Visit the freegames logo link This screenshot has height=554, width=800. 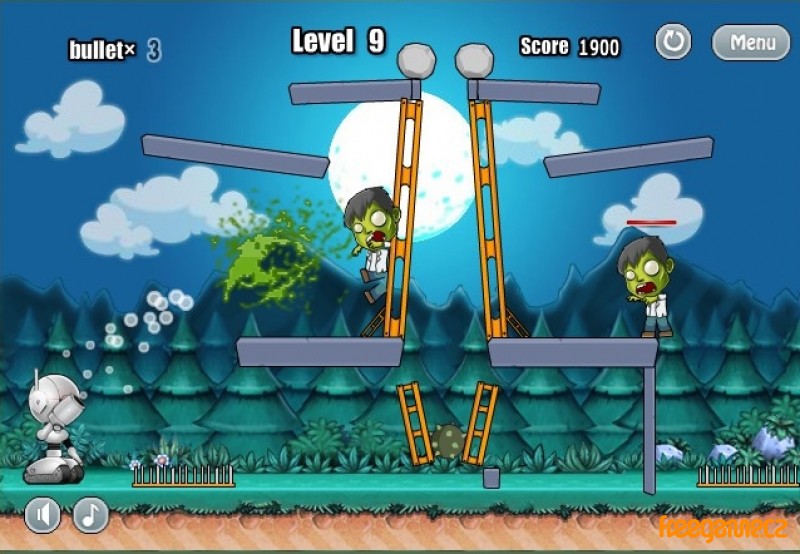point(722,525)
